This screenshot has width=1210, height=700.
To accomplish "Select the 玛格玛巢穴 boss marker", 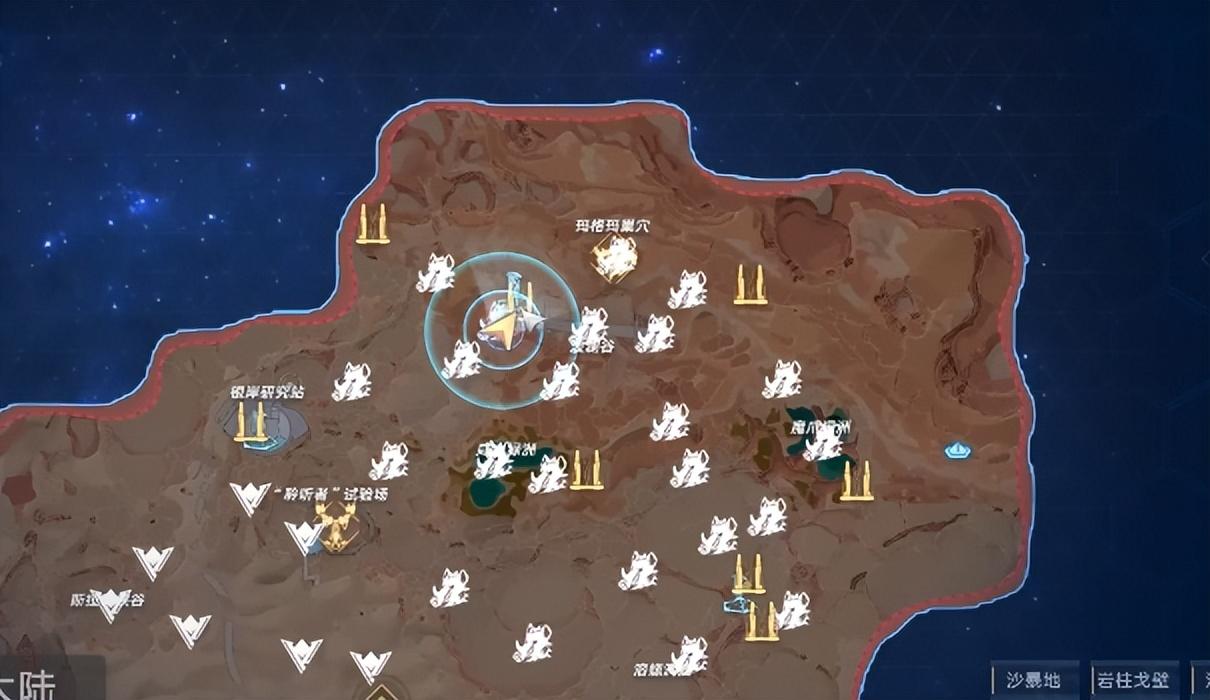I will tap(613, 259).
